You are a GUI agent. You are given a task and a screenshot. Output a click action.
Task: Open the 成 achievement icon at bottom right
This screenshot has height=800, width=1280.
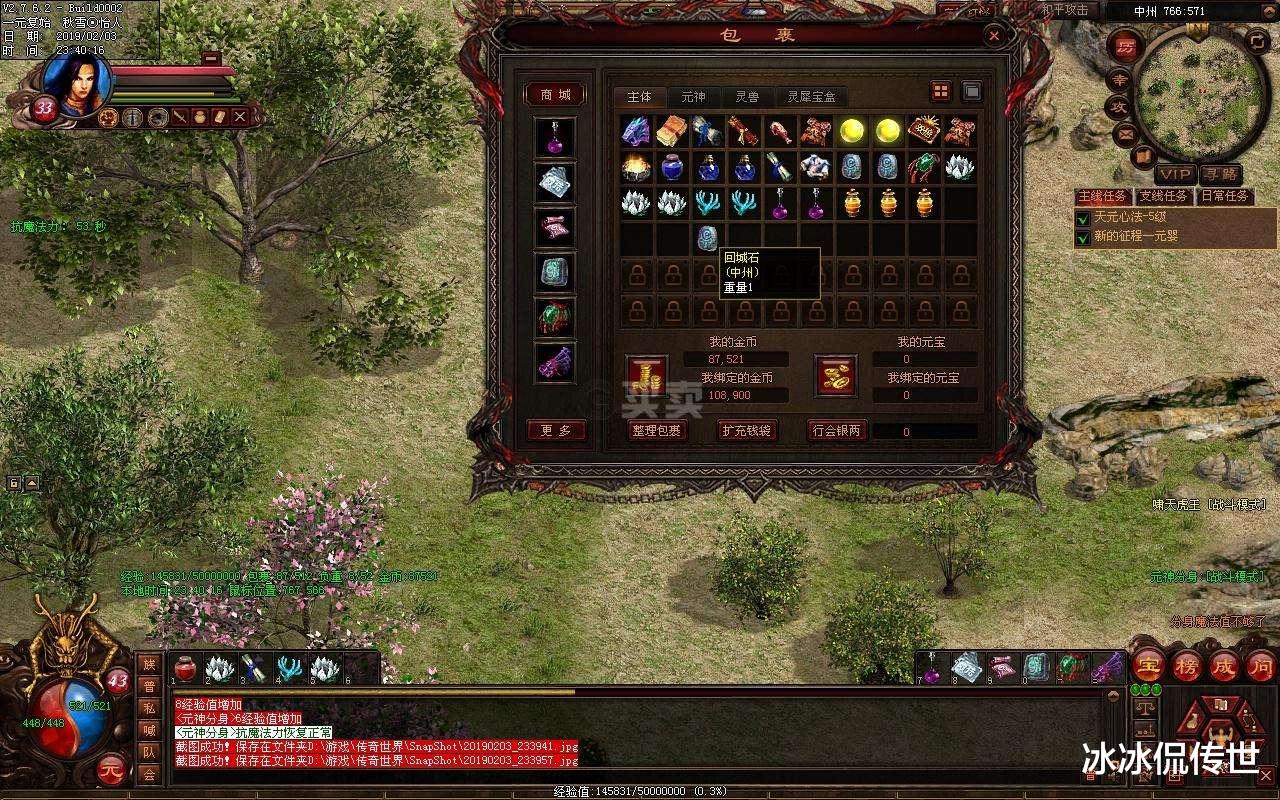point(1224,667)
